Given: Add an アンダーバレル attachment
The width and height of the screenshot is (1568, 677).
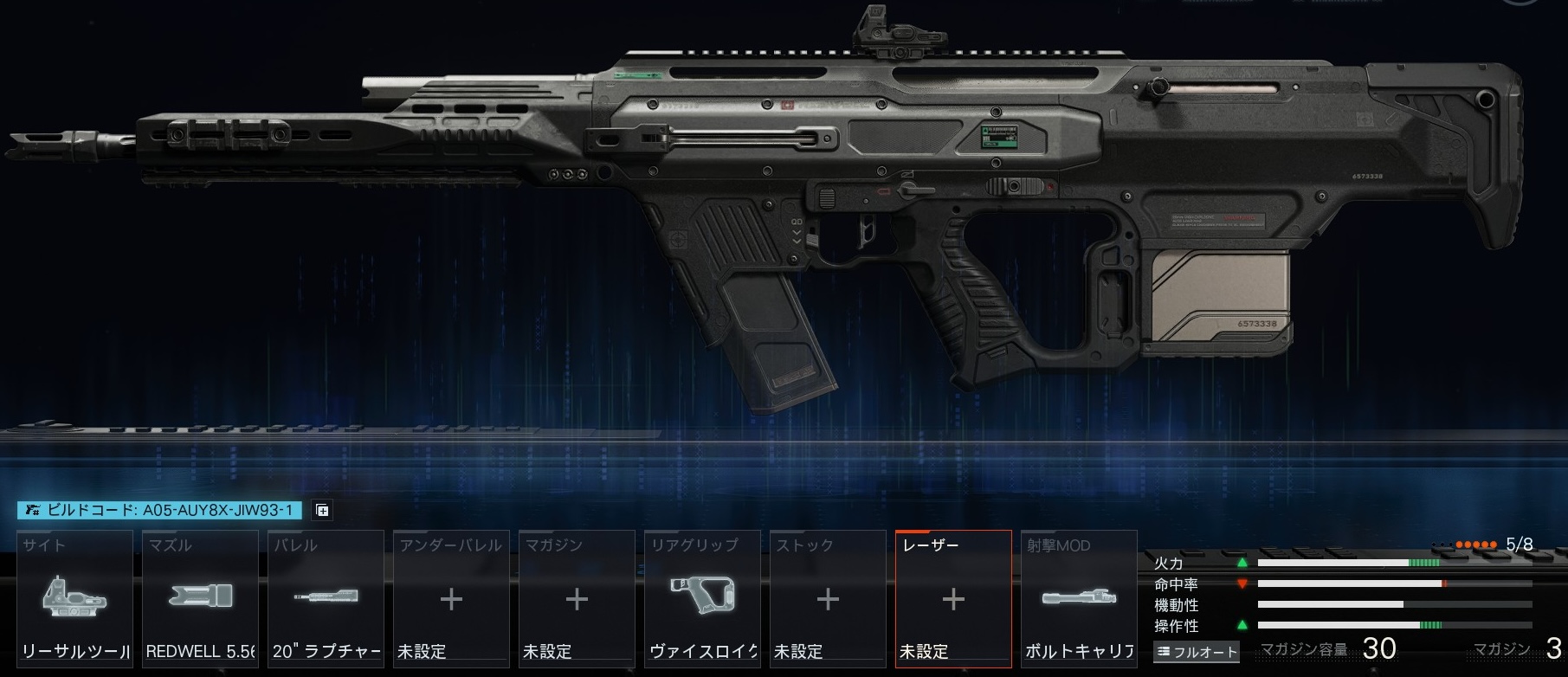Looking at the screenshot, I should [x=451, y=598].
